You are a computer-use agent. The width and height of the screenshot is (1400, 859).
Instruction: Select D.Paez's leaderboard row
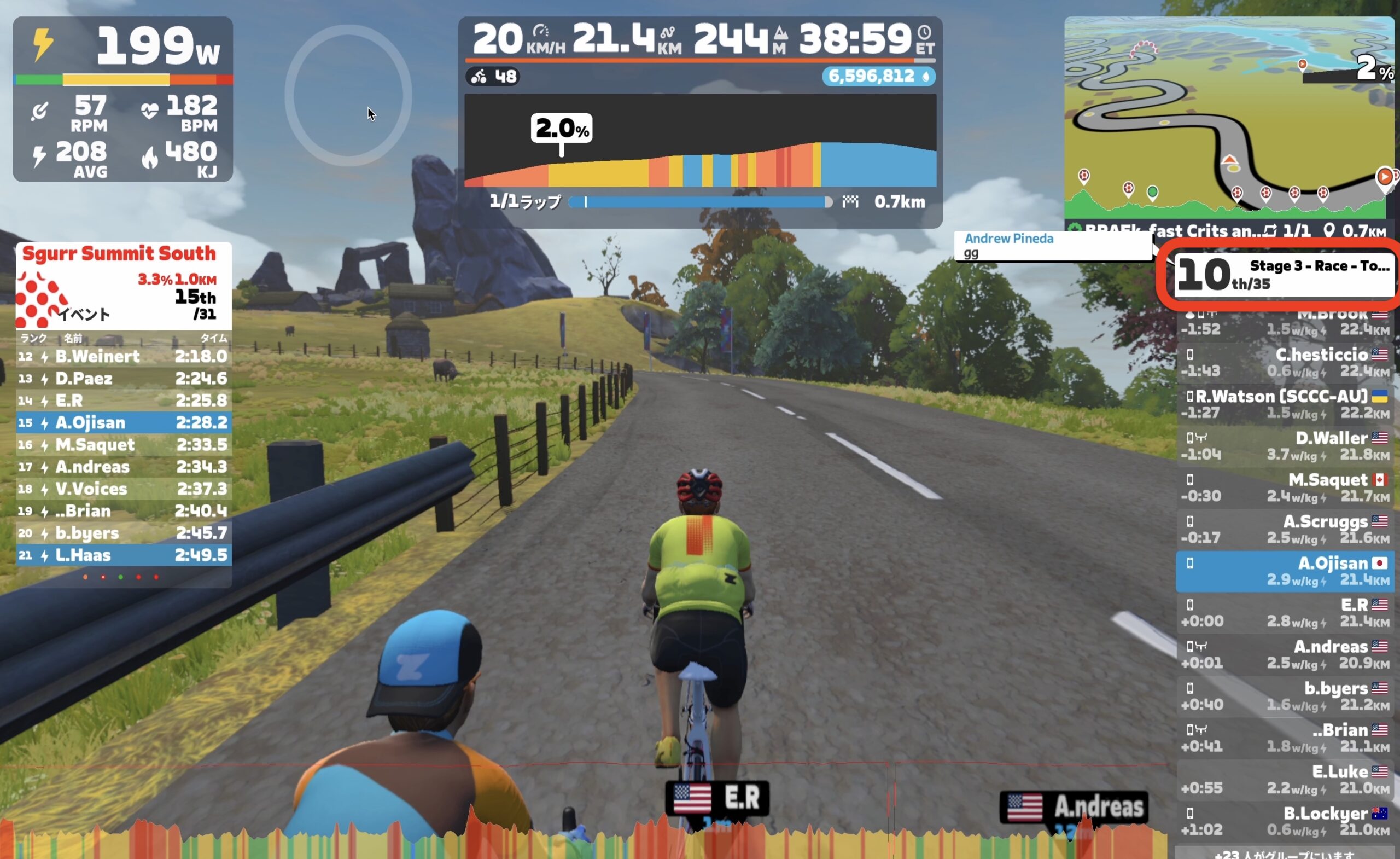coord(123,379)
